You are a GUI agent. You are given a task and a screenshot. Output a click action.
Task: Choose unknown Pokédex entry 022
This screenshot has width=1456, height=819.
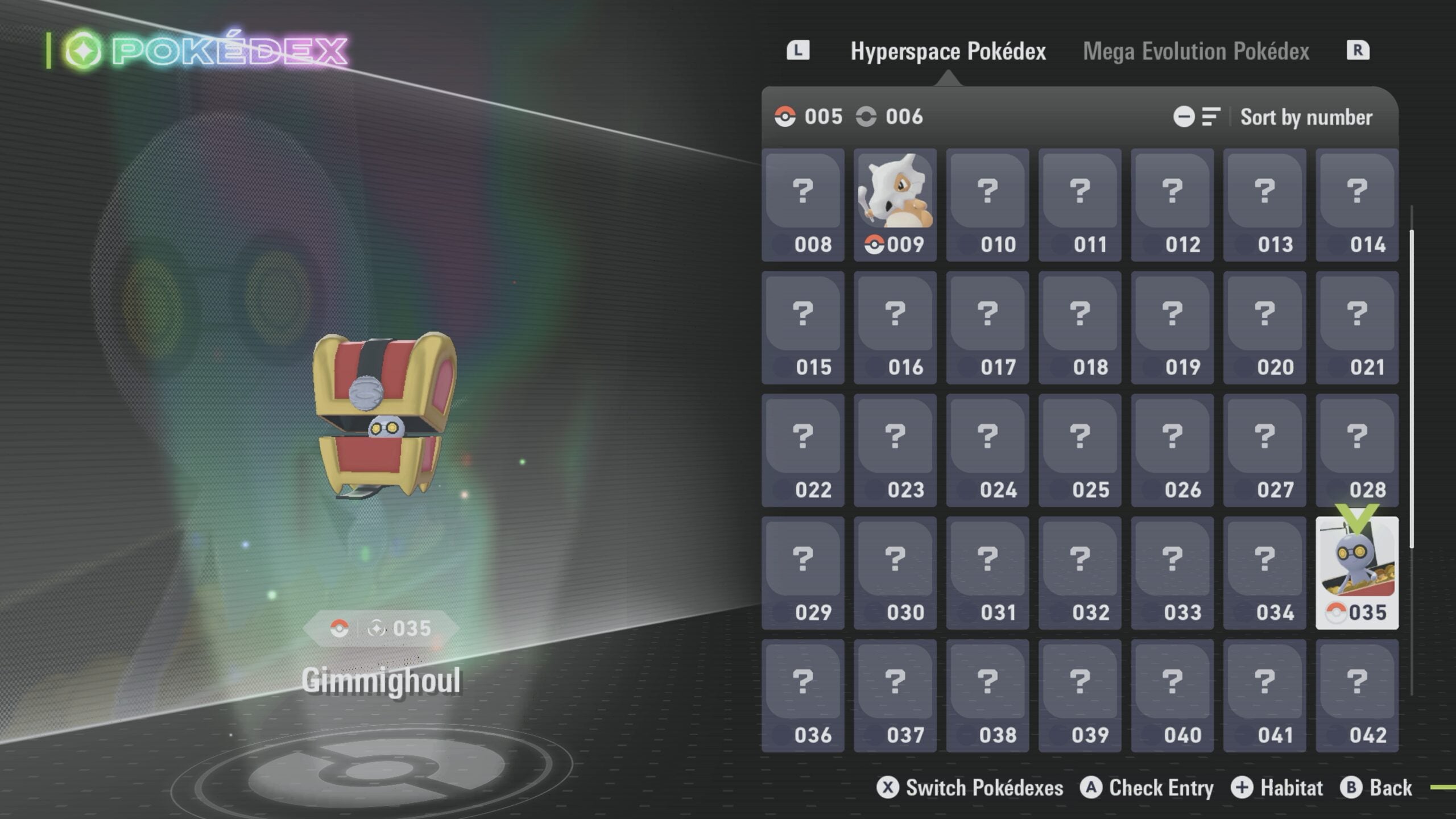tap(803, 450)
